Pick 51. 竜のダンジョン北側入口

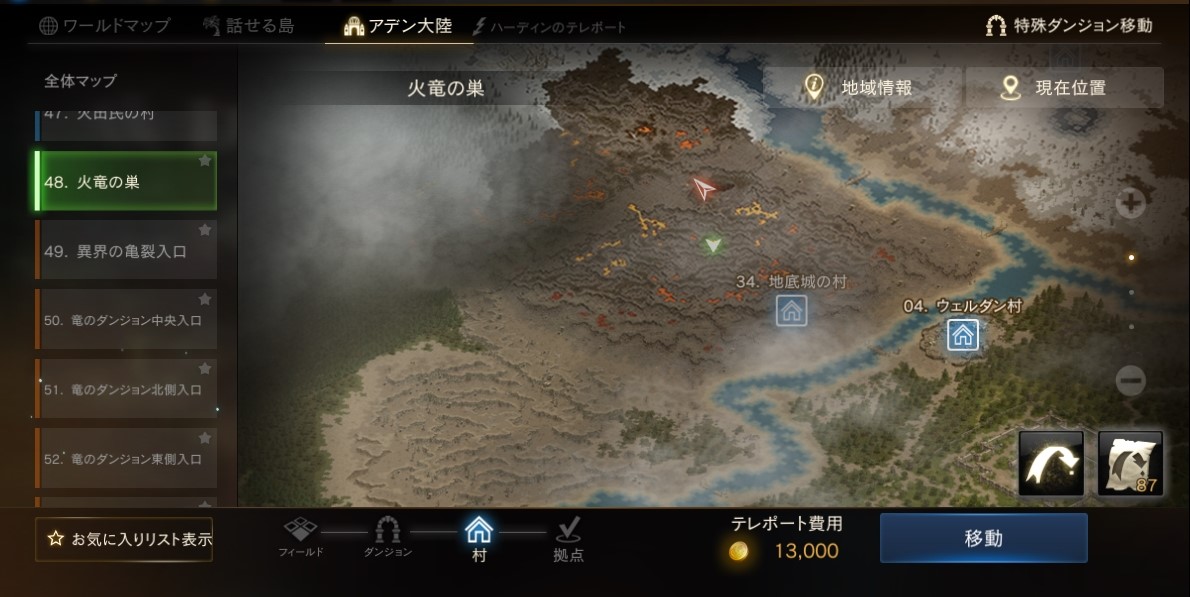pyautogui.click(x=126, y=389)
